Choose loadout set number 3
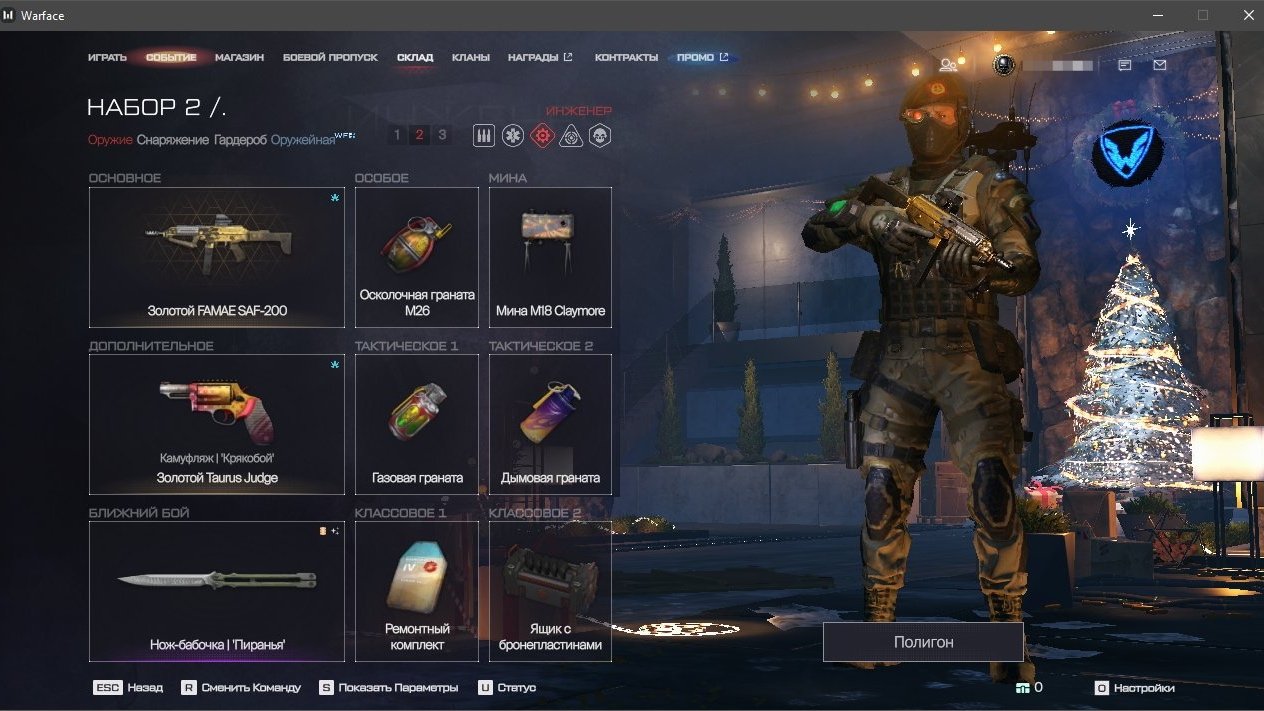The image size is (1264, 711). coord(442,135)
